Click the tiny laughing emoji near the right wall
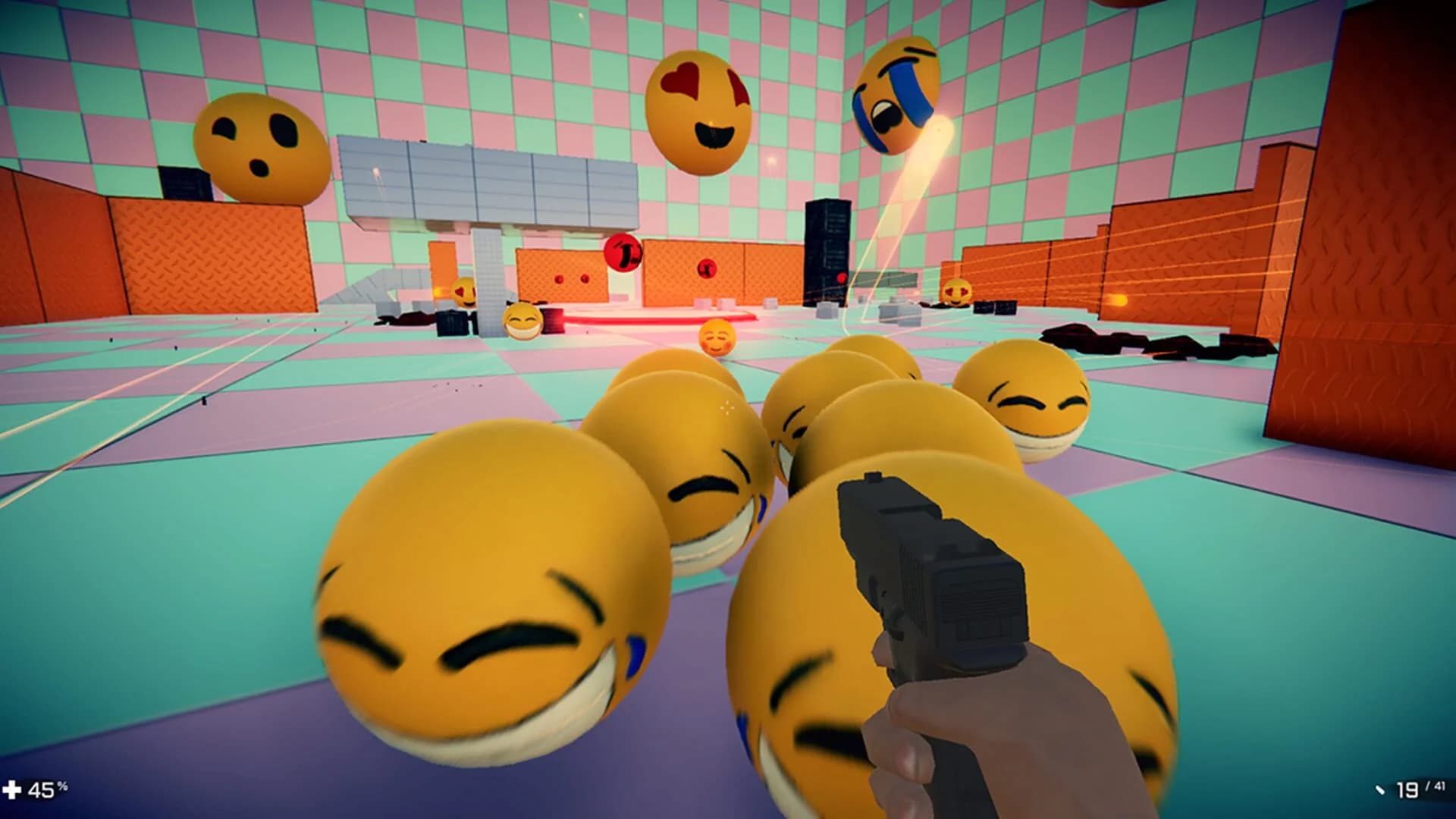 coord(957,292)
